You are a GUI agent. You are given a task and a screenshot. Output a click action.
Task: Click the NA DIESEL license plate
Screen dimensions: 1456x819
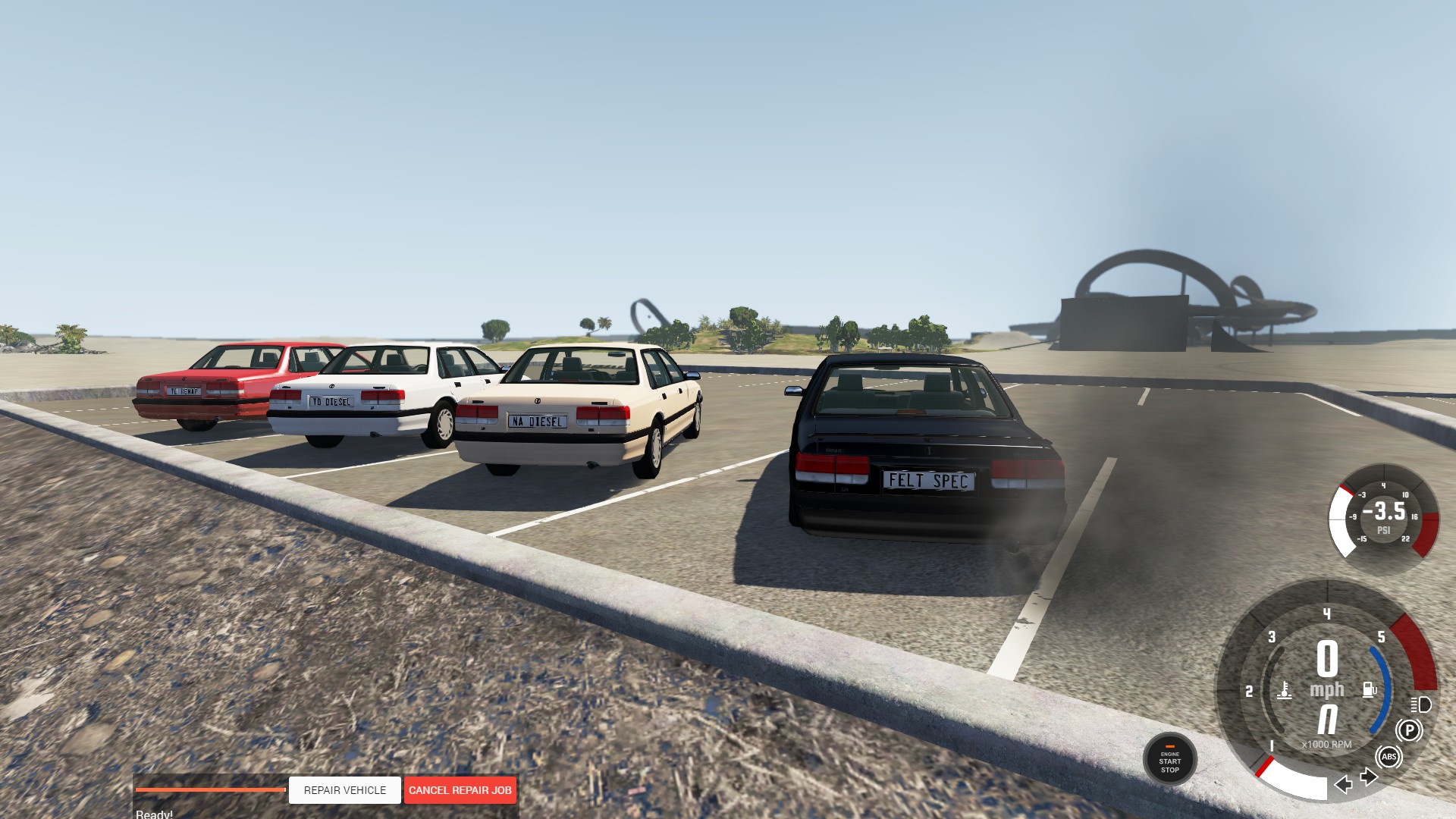click(538, 420)
